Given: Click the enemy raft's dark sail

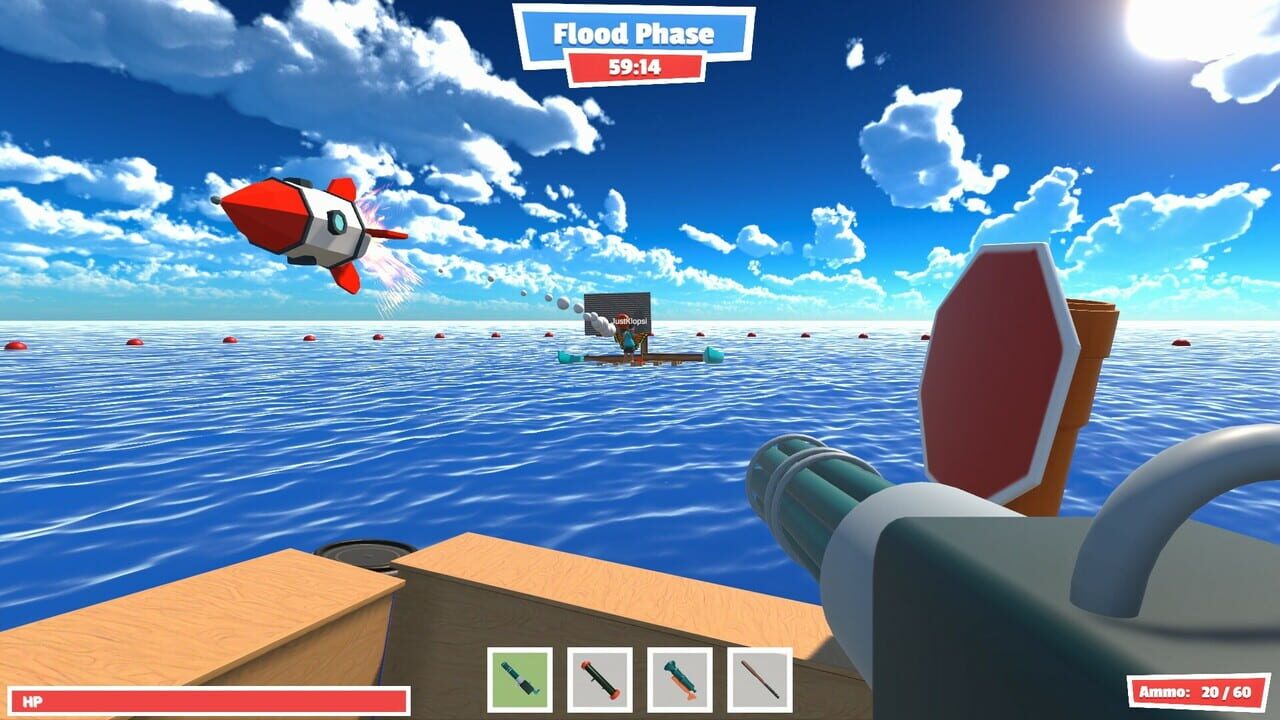Looking at the screenshot, I should 618,312.
